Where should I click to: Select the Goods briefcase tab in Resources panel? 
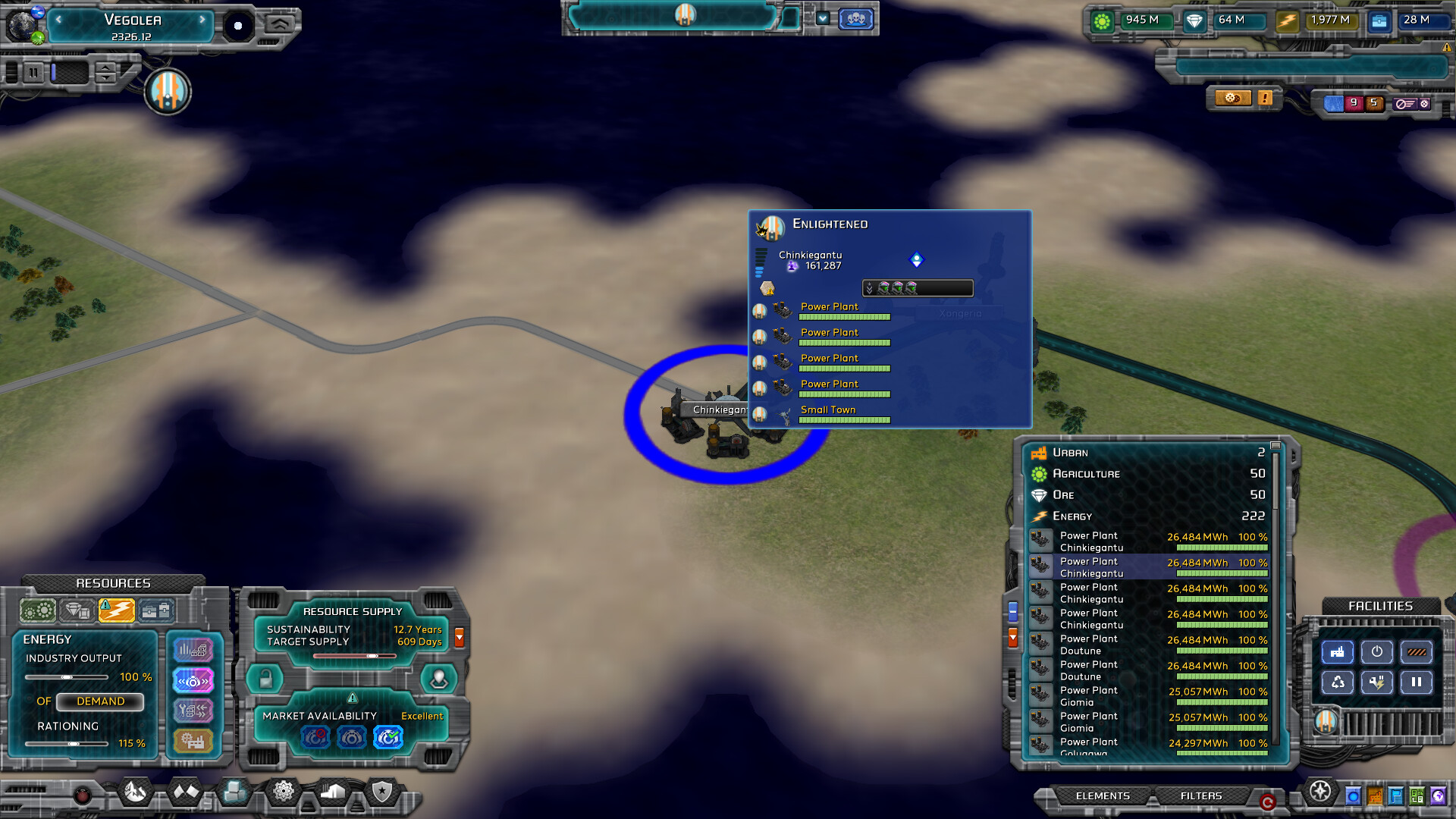156,609
